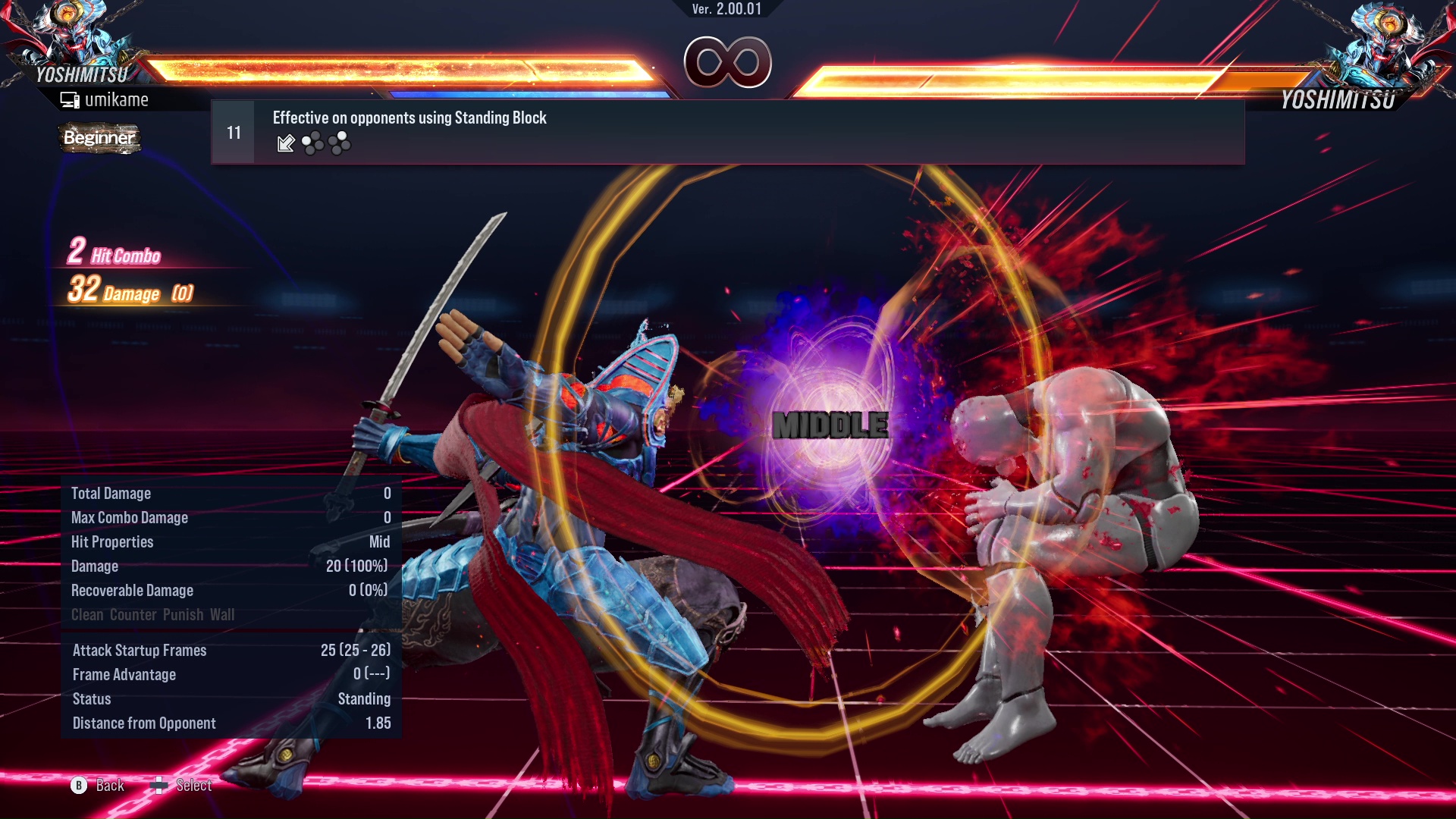1456x819 pixels.
Task: Click the monitor icon beside umikame
Action: click(69, 99)
